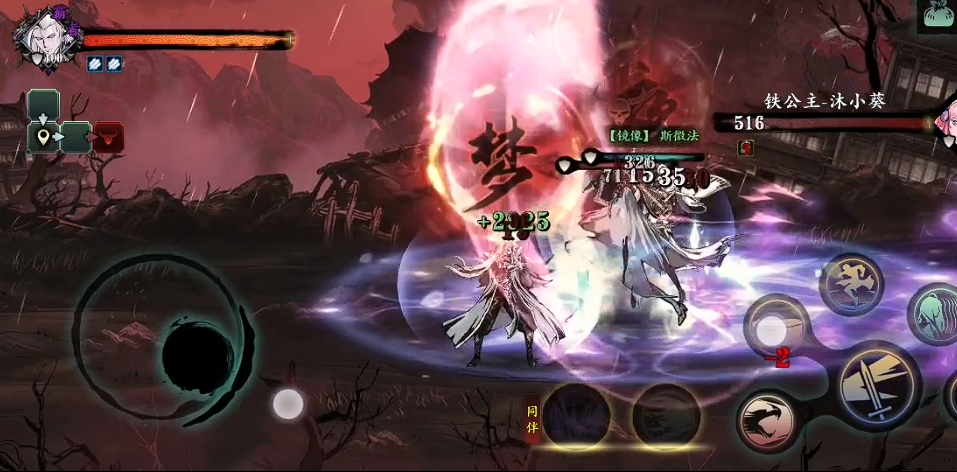Select the location pin room on minimap
957x472 pixels.
pyautogui.click(x=44, y=136)
